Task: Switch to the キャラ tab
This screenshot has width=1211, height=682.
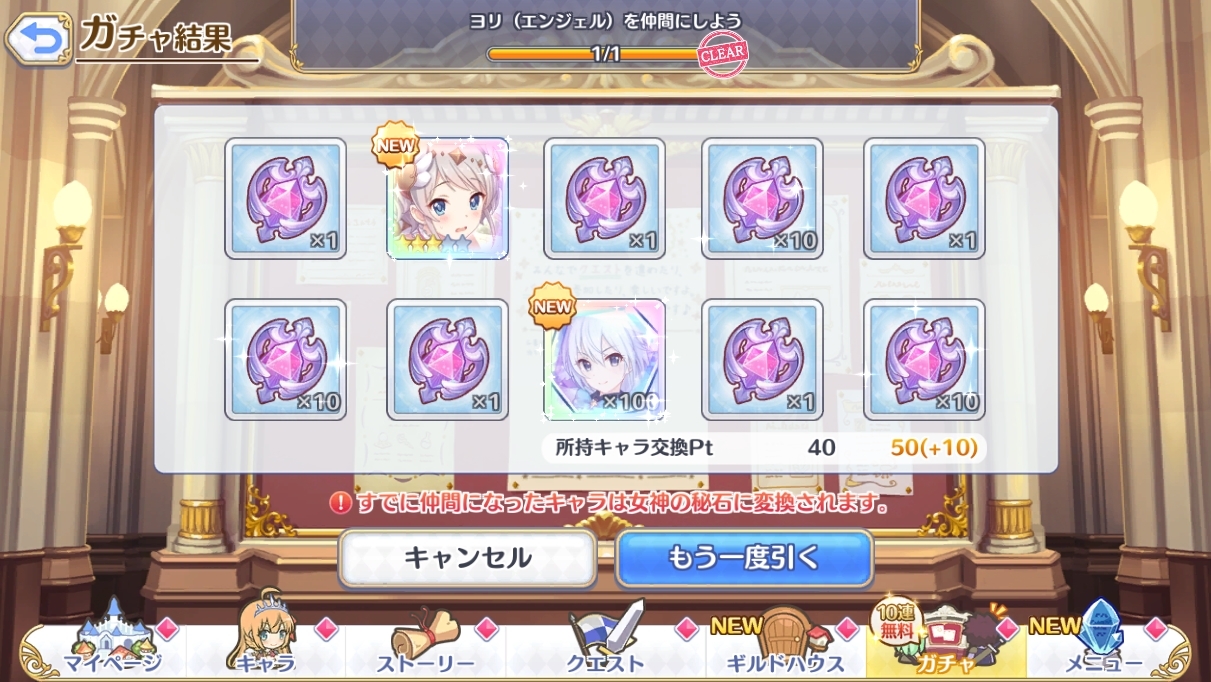Action: coord(266,648)
